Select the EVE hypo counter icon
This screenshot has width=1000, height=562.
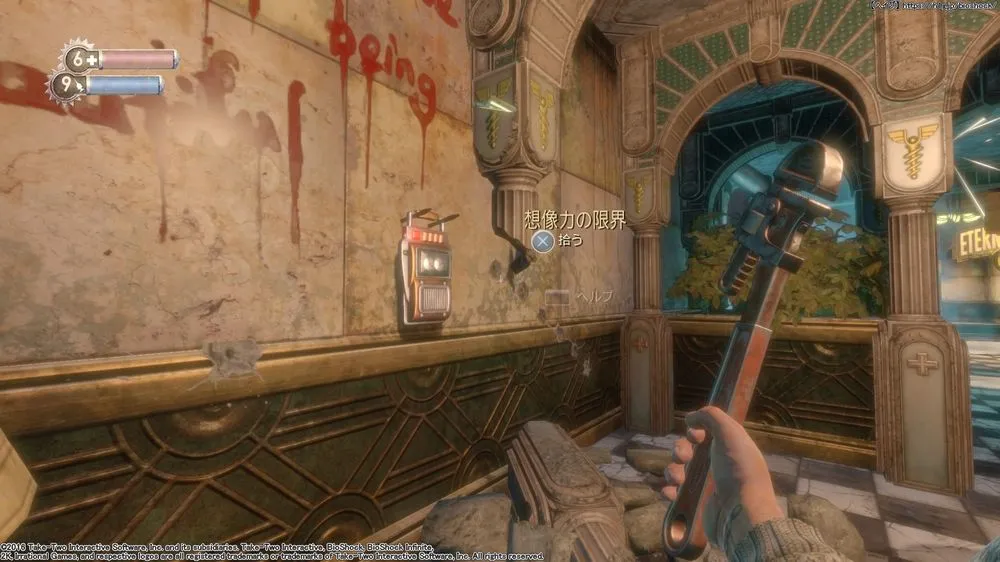tap(66, 86)
